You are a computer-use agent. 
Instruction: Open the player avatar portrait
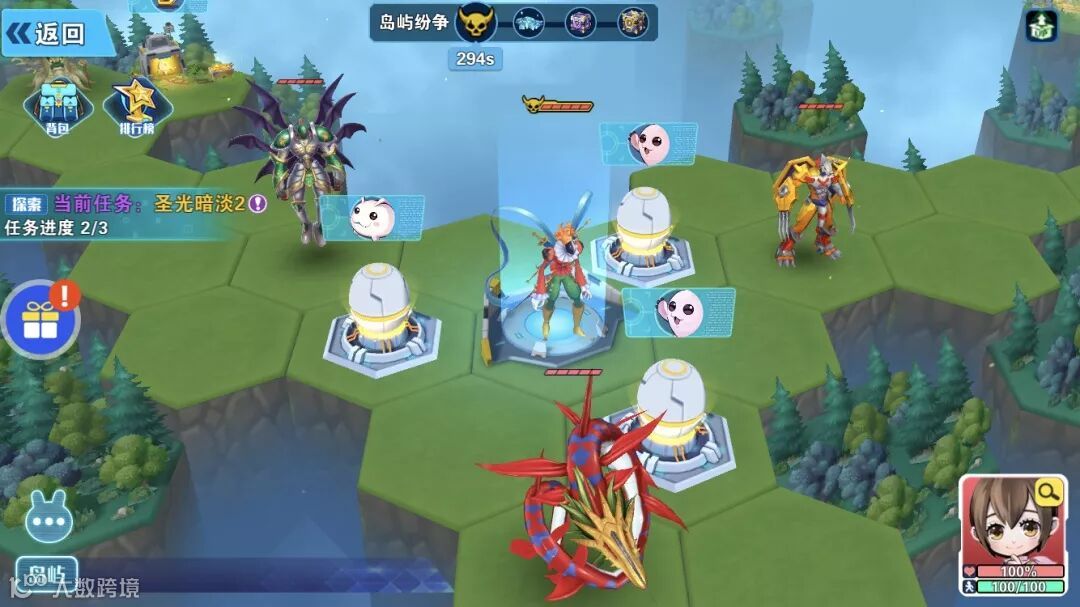pyautogui.click(x=1010, y=525)
